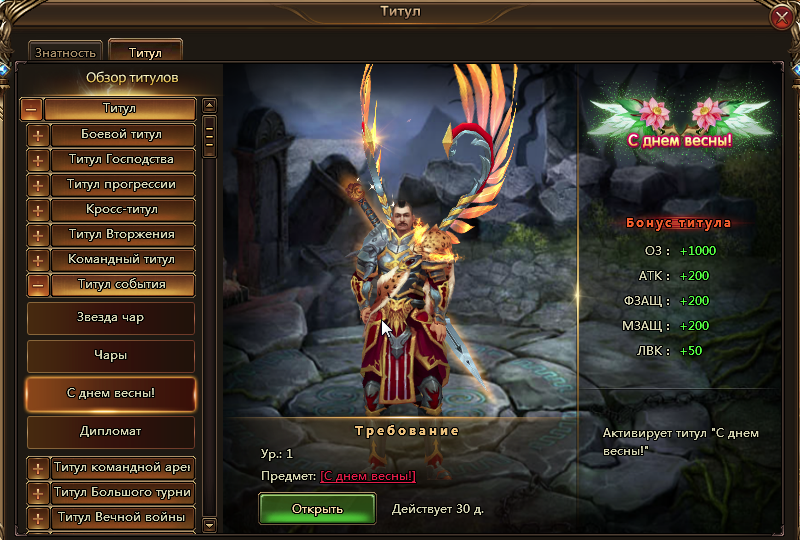800x540 pixels.
Task: Expand the Кросс-титул category
Action: pos(38,210)
